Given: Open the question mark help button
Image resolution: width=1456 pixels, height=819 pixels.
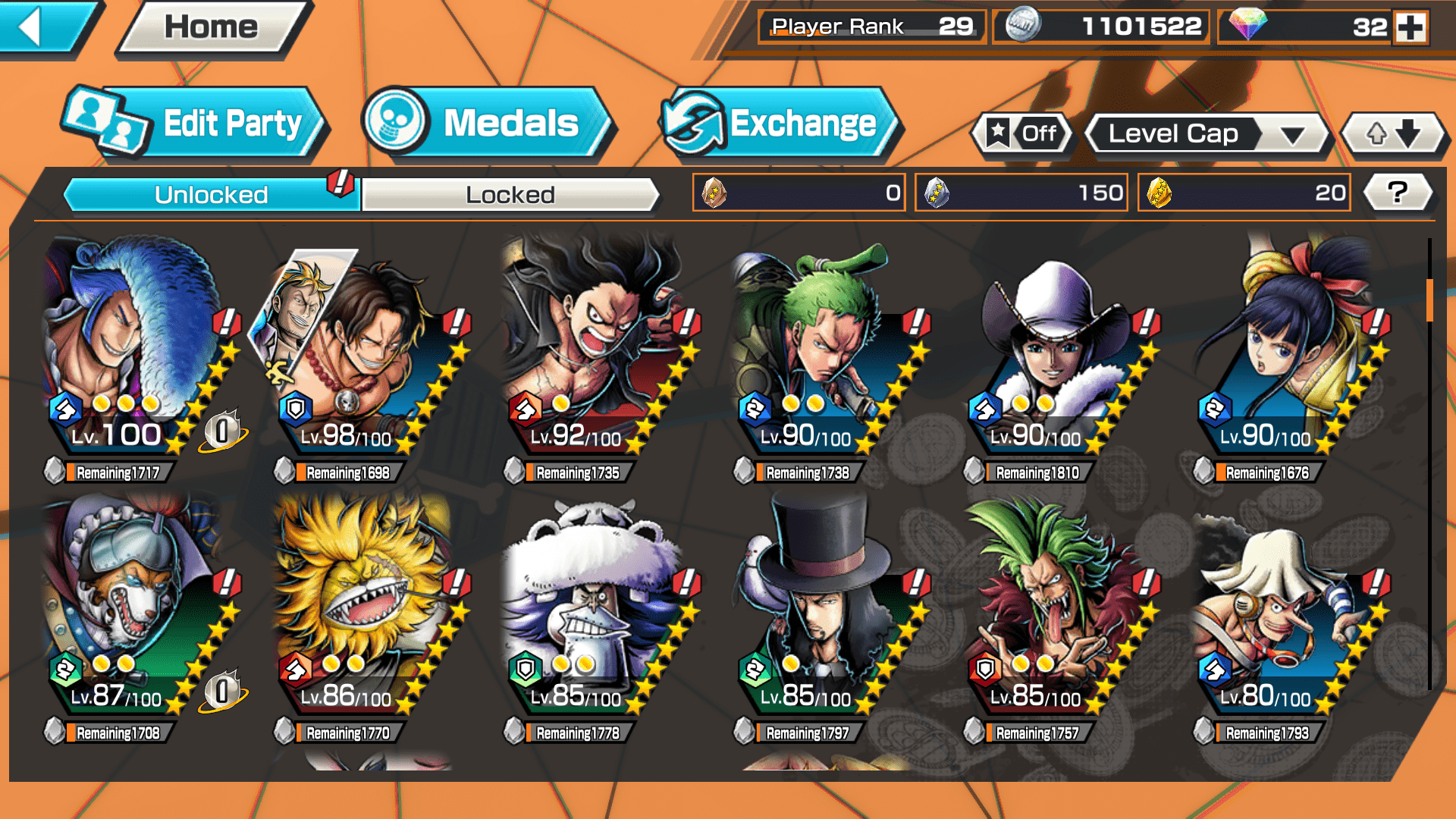Looking at the screenshot, I should pos(1398,193).
